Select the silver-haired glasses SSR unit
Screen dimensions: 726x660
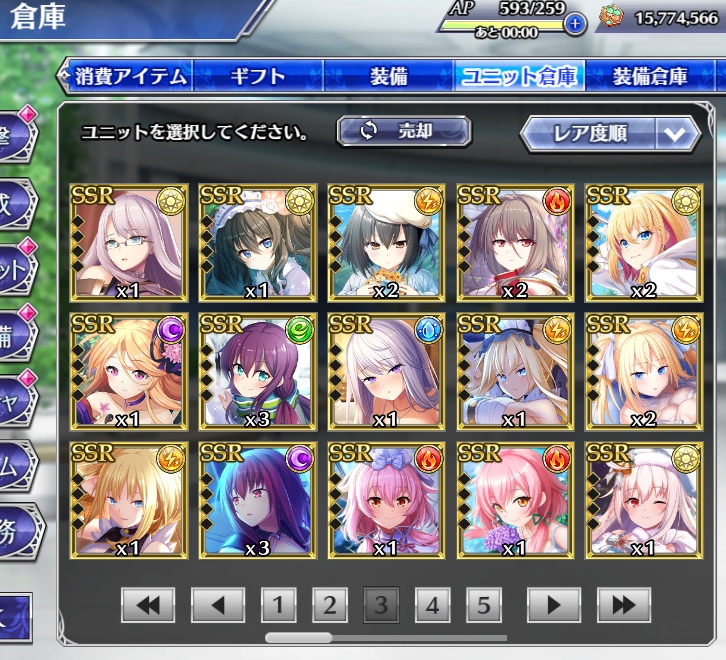click(x=129, y=241)
